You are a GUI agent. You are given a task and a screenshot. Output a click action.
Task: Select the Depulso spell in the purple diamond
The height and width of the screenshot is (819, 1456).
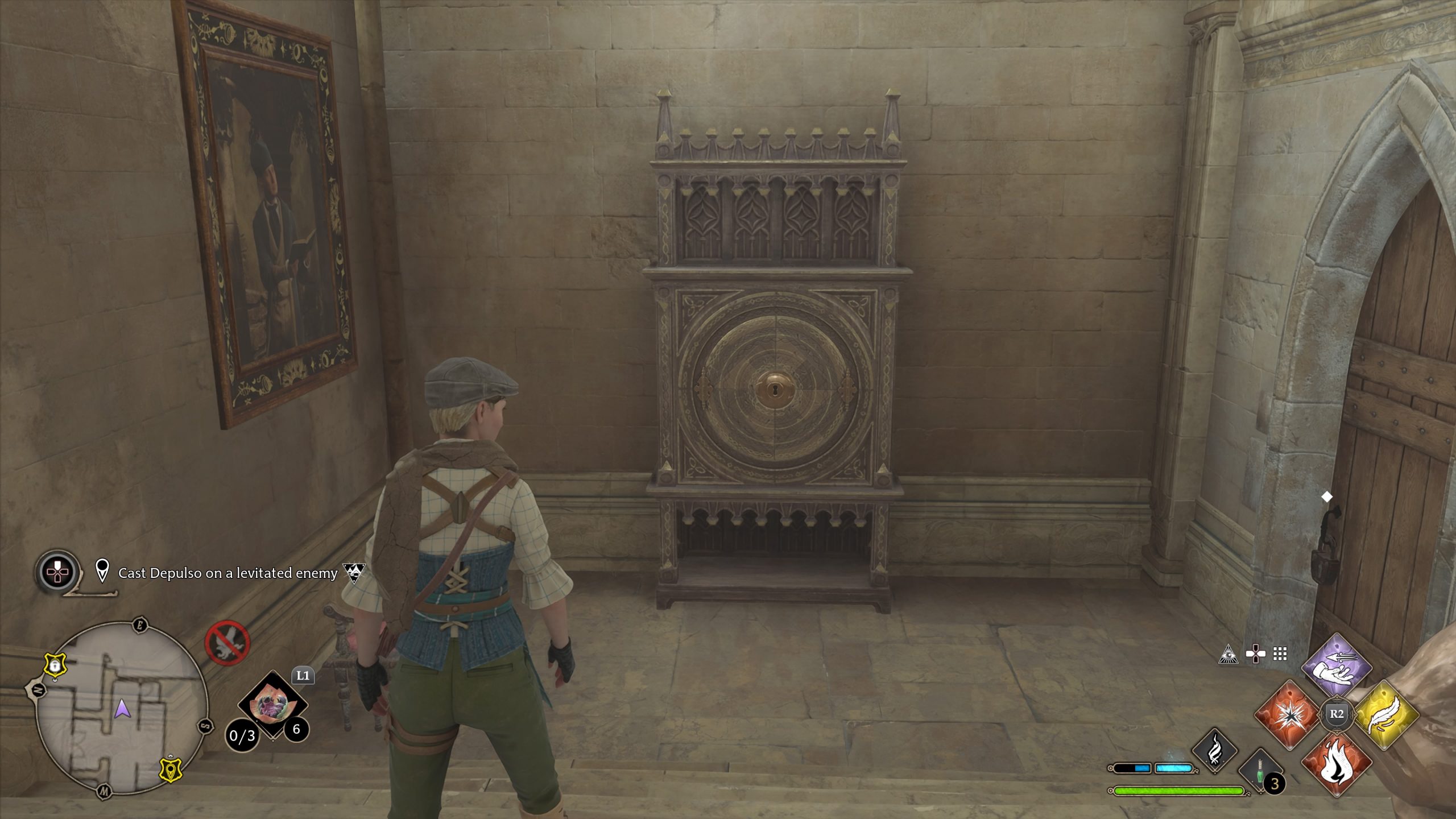coord(1336,667)
